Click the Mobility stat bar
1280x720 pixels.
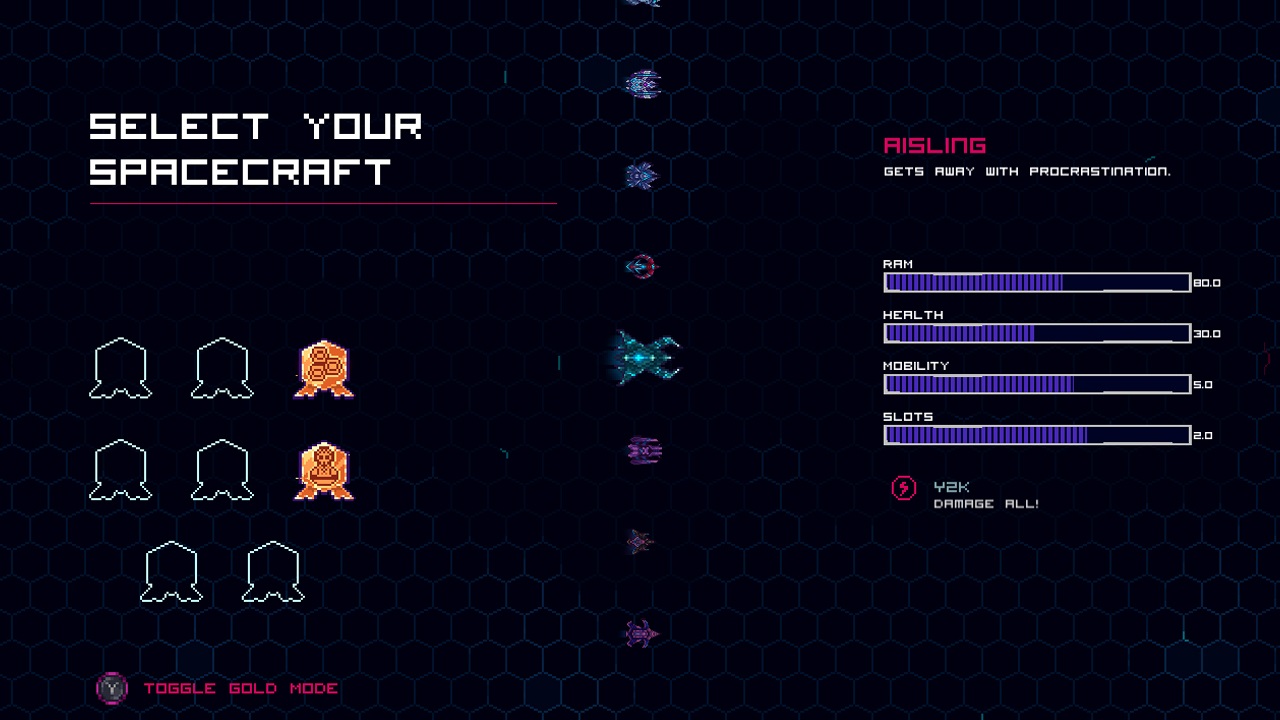(1035, 384)
